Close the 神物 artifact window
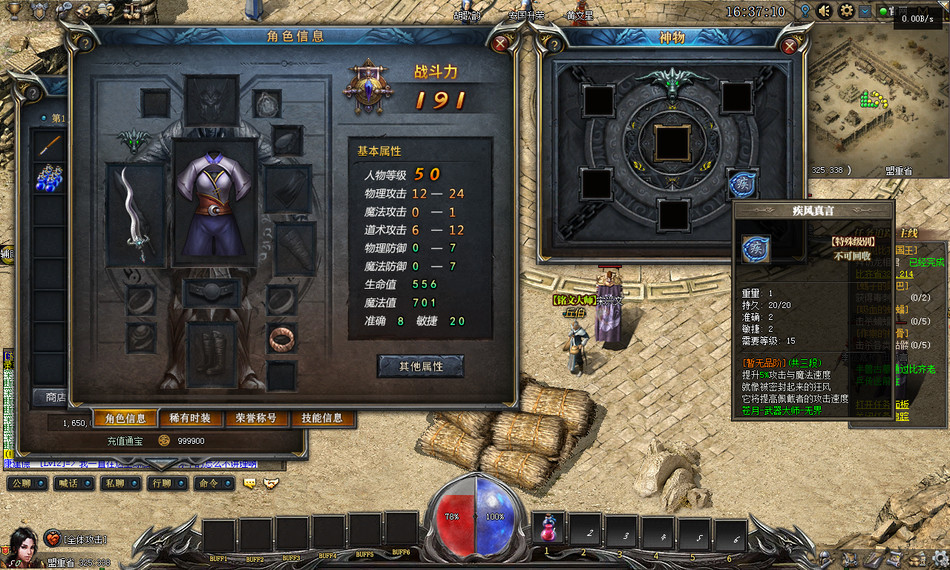Screen dimensions: 950x570 point(790,45)
